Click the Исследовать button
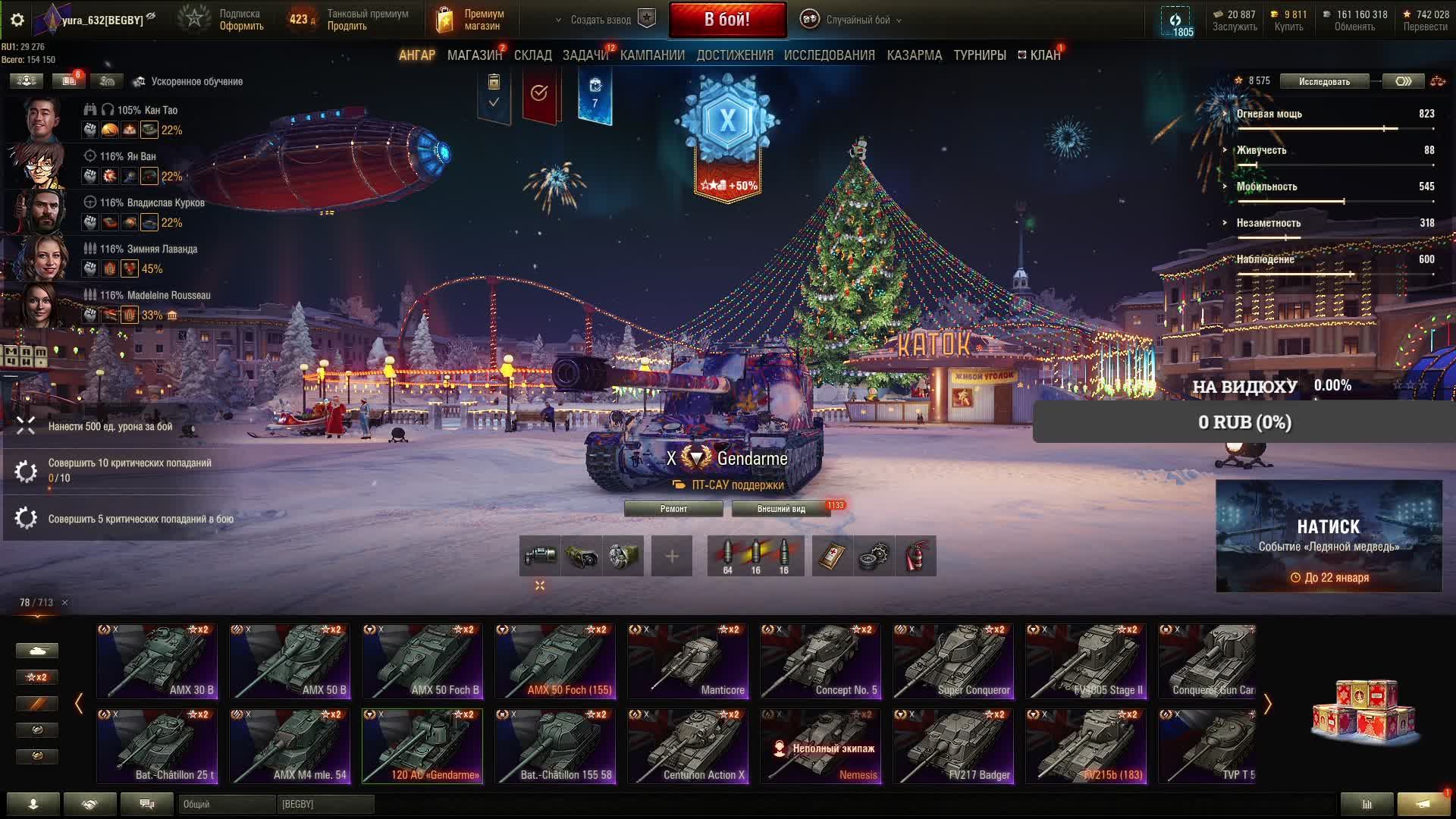Screen dimensions: 1456x819 click(1324, 81)
